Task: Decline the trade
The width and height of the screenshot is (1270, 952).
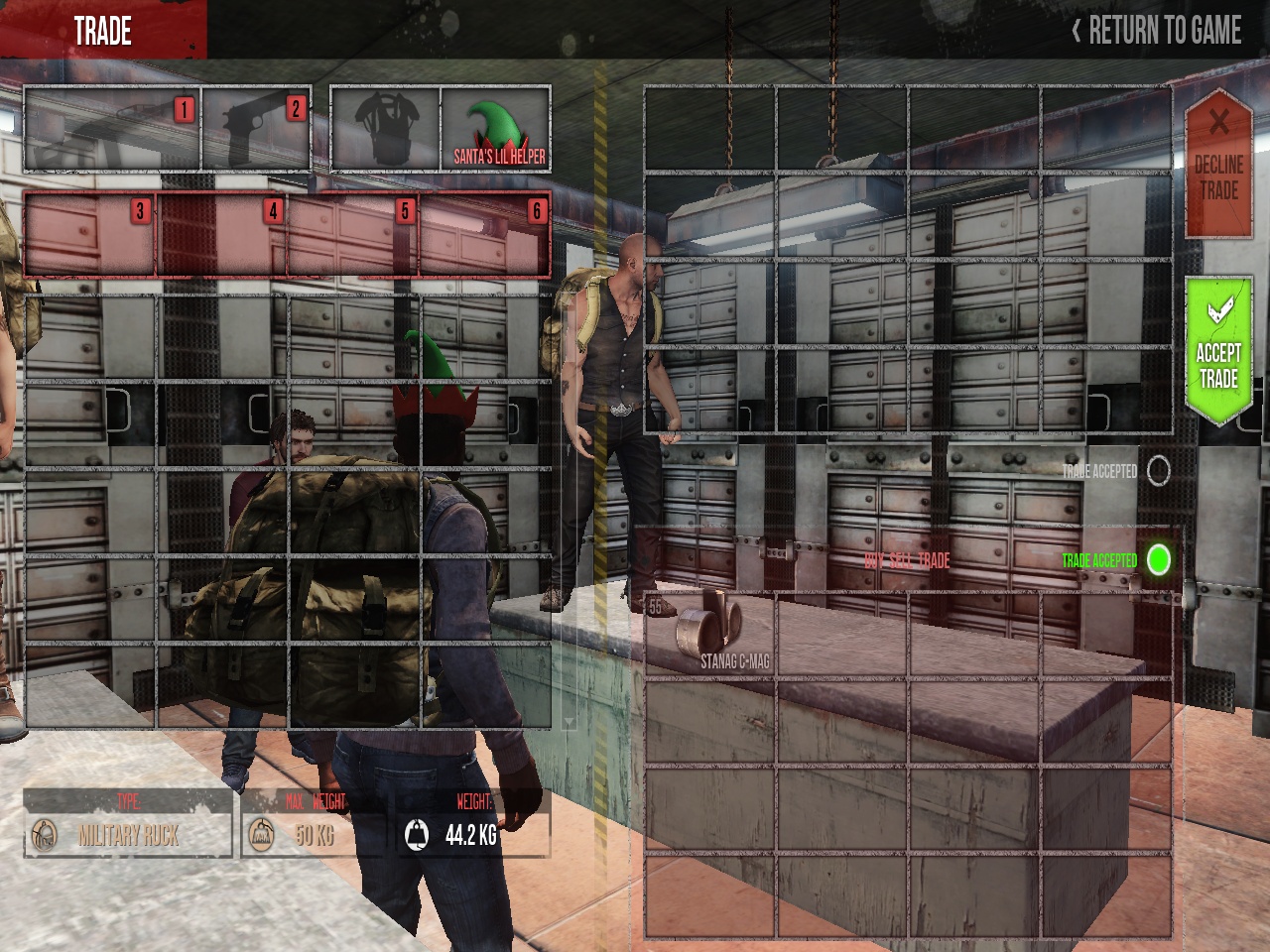Action: [1217, 165]
